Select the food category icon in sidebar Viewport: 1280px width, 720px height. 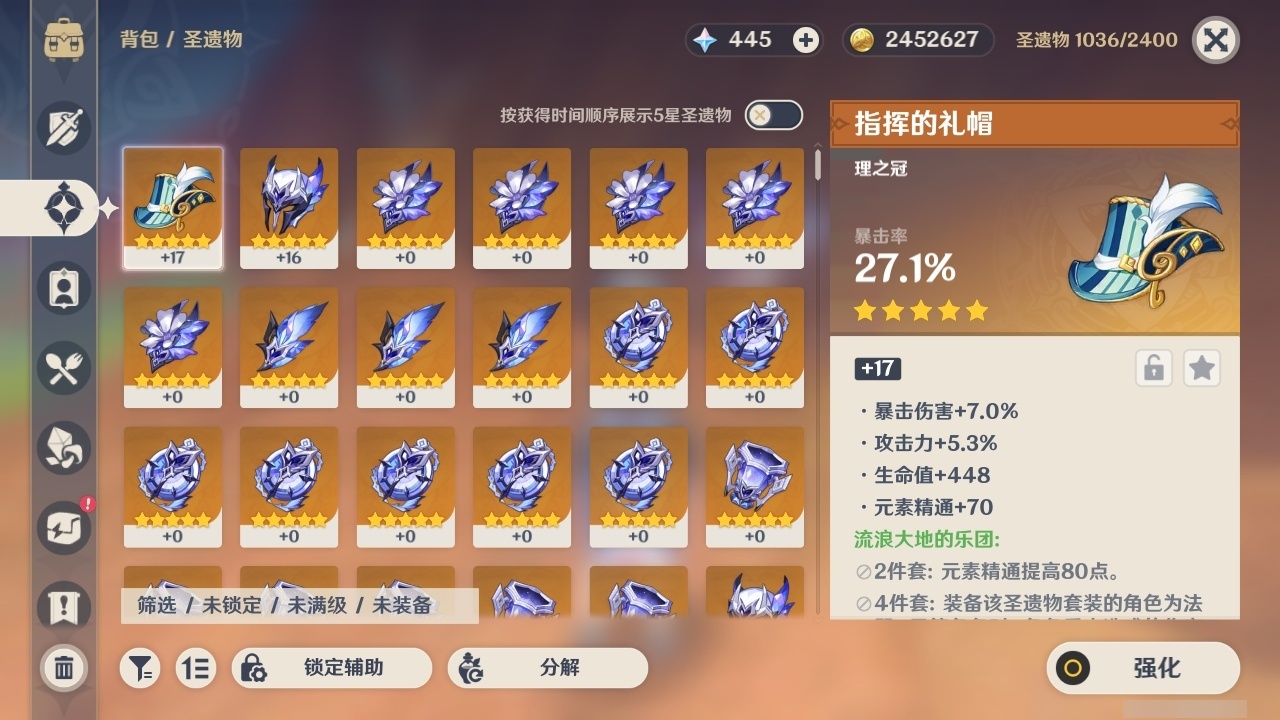(62, 367)
